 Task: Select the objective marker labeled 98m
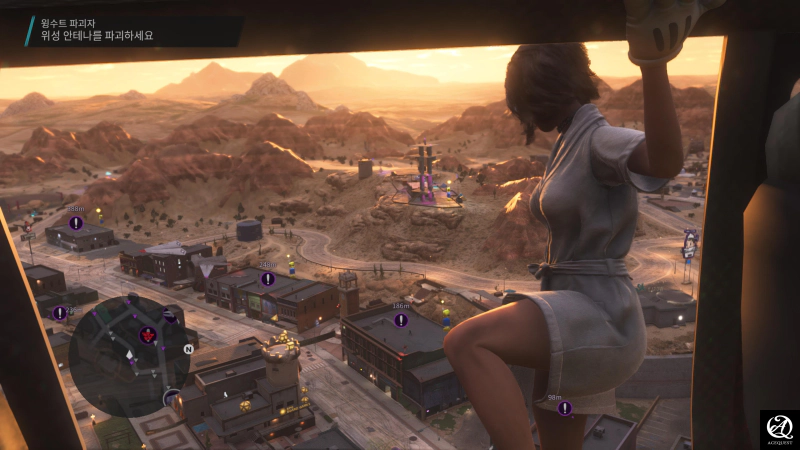click(x=565, y=408)
